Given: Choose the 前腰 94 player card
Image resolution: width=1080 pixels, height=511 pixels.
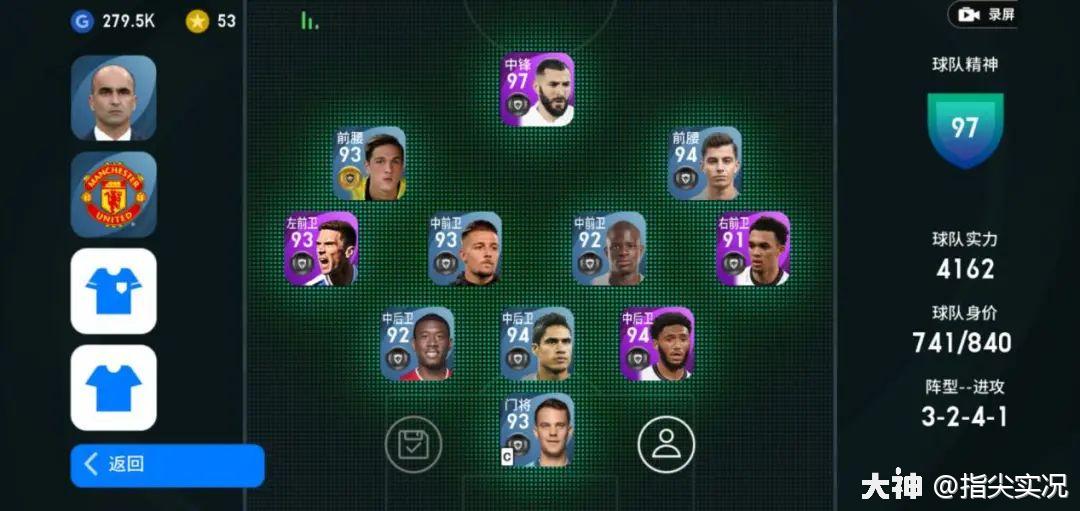Looking at the screenshot, I should click(x=705, y=163).
